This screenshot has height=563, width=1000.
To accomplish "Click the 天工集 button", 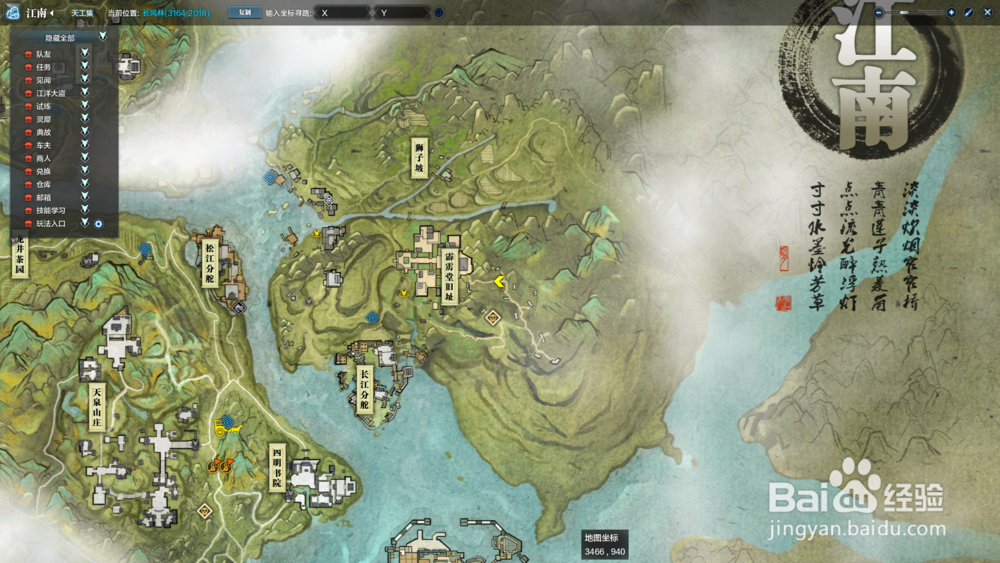I will 82,13.
